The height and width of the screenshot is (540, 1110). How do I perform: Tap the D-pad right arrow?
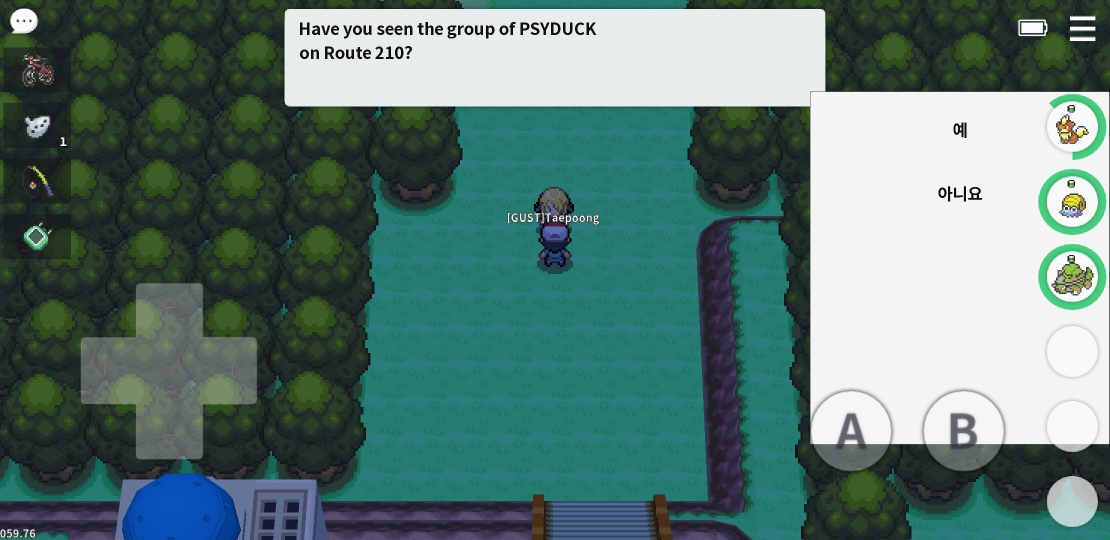pyautogui.click(x=229, y=371)
